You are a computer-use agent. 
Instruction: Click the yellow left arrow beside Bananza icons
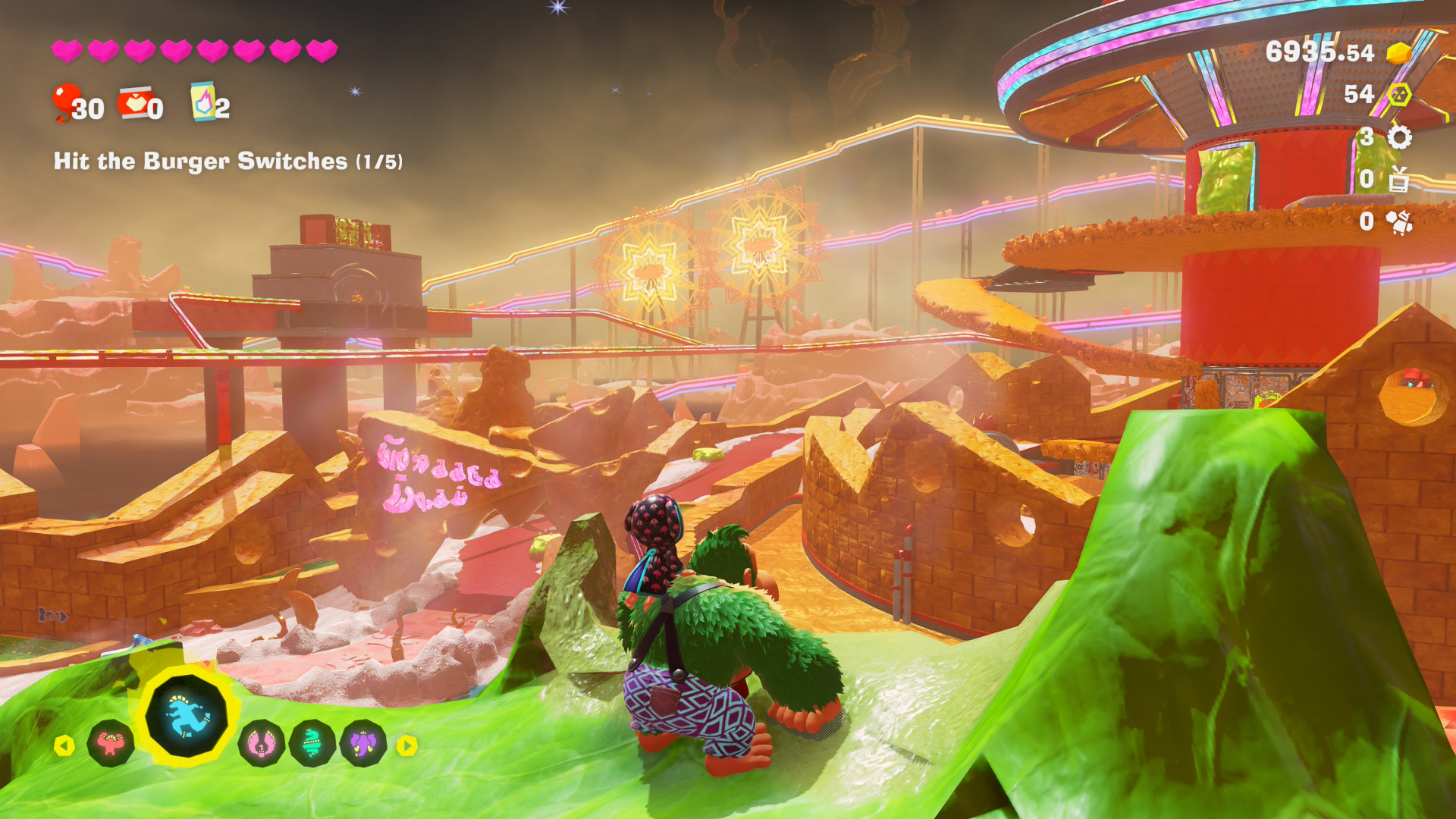(64, 745)
